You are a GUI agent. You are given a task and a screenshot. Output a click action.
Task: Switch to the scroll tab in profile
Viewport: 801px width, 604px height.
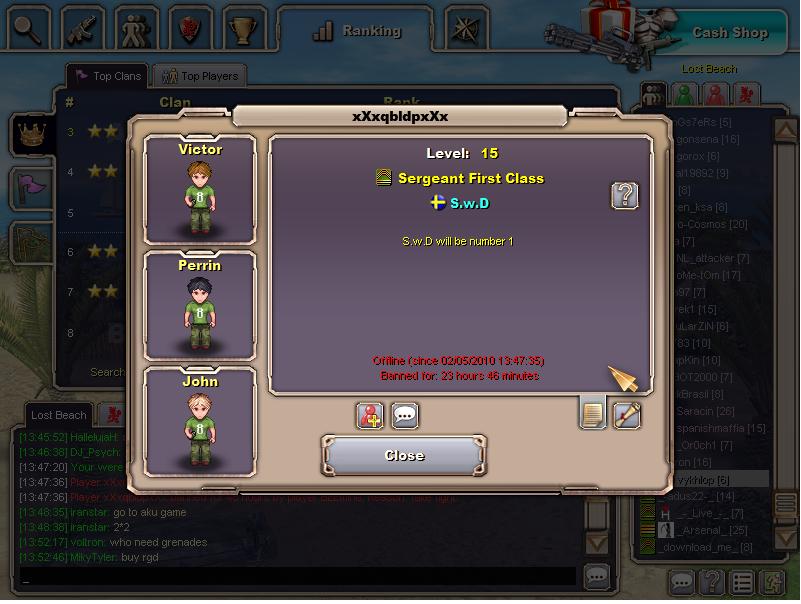[x=627, y=414]
